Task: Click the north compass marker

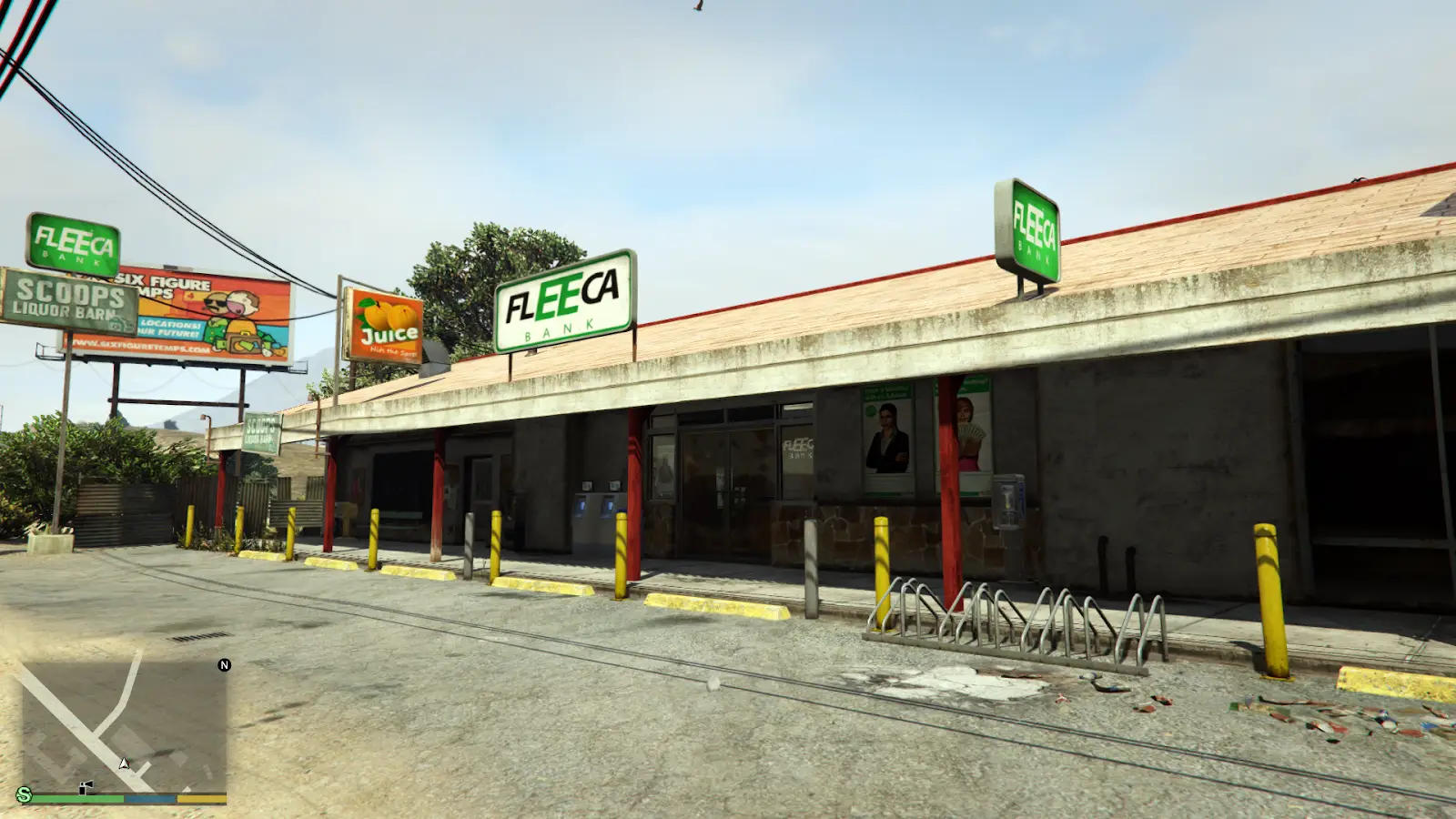Action: coord(225,665)
